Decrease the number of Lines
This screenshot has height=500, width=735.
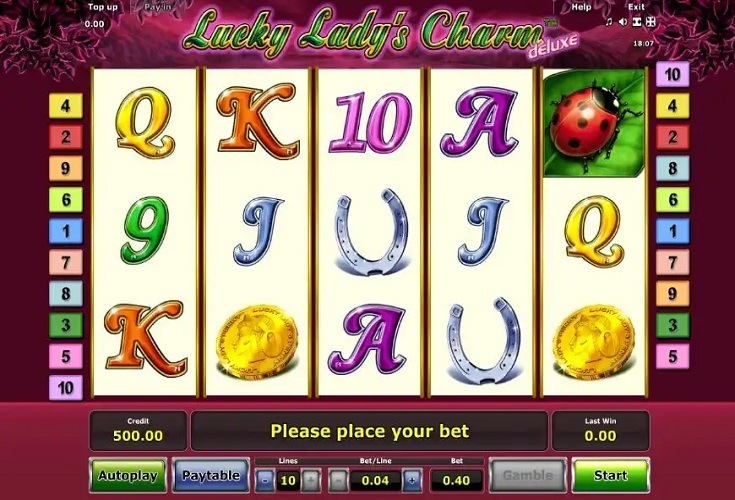pos(264,479)
